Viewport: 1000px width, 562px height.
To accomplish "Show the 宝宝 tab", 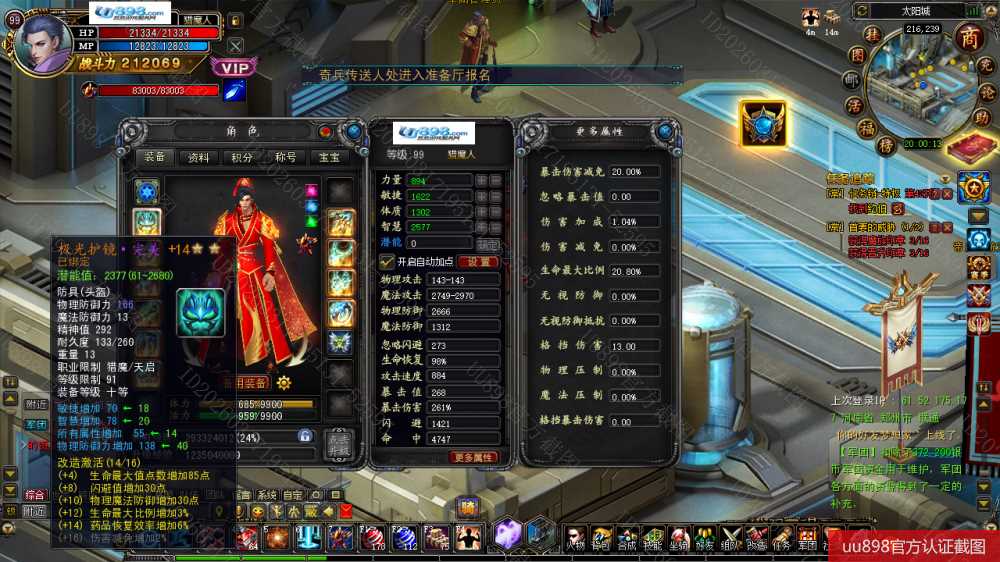I will (x=328, y=157).
